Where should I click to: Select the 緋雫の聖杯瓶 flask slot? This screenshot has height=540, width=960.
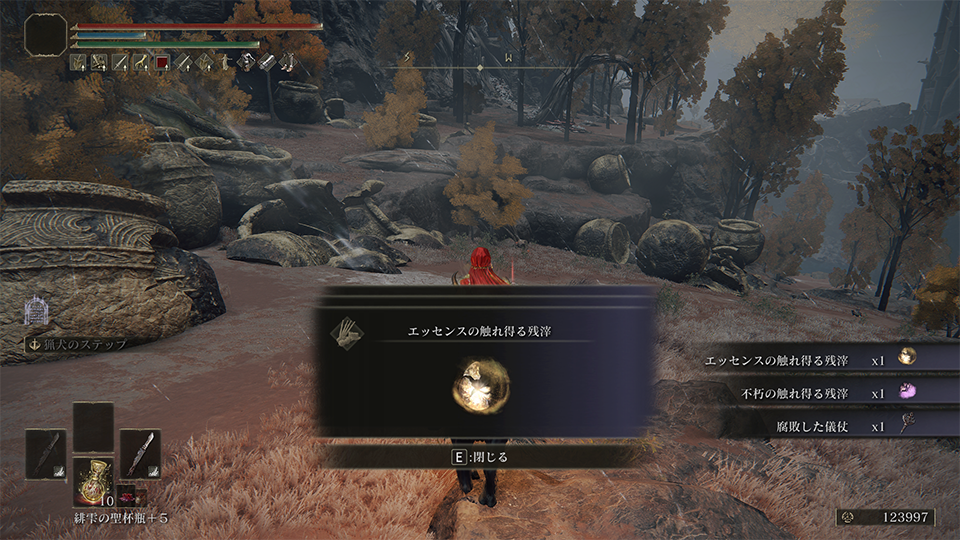coord(93,479)
